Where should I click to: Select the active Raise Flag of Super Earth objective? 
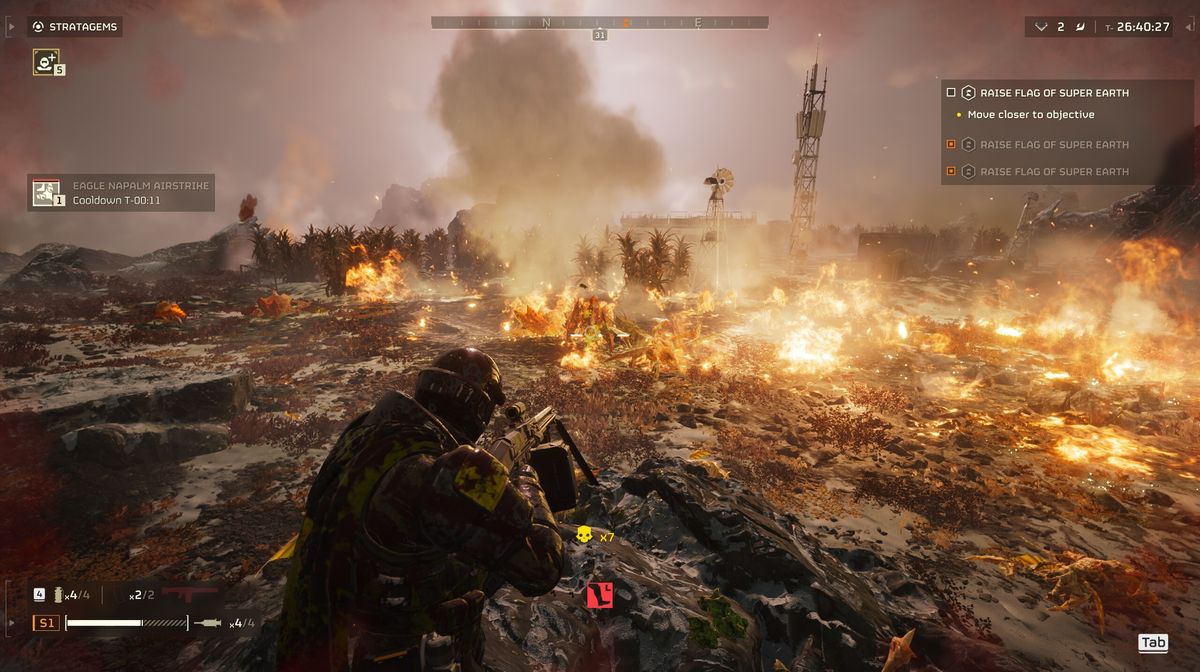(x=1054, y=93)
